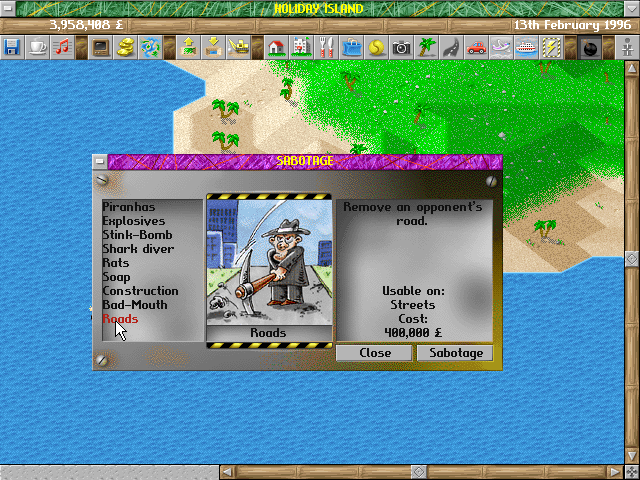
Task: Select the palm tree toolbar icon
Action: 427,46
